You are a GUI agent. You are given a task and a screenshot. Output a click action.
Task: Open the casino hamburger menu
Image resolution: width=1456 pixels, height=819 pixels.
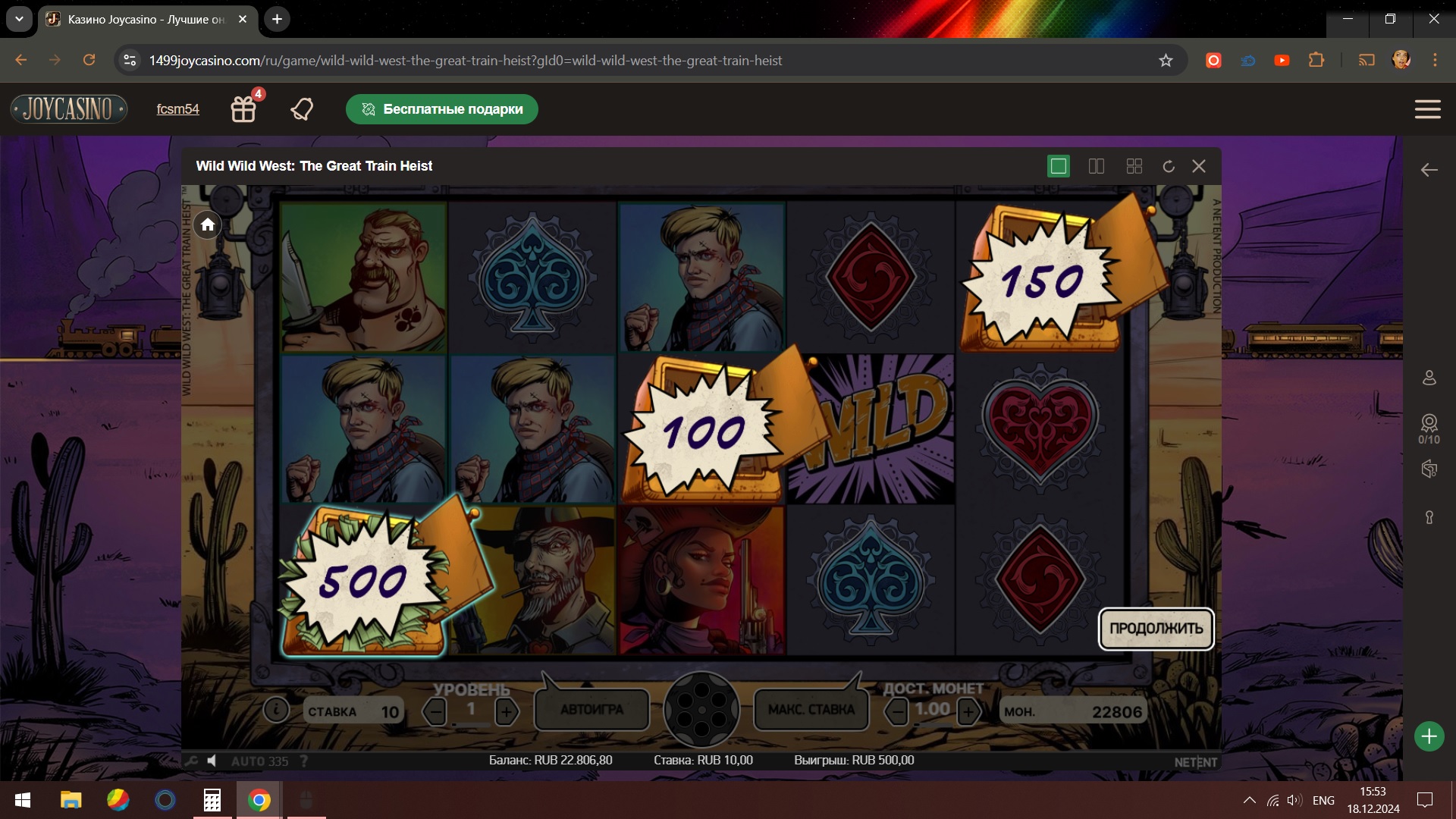[x=1427, y=109]
